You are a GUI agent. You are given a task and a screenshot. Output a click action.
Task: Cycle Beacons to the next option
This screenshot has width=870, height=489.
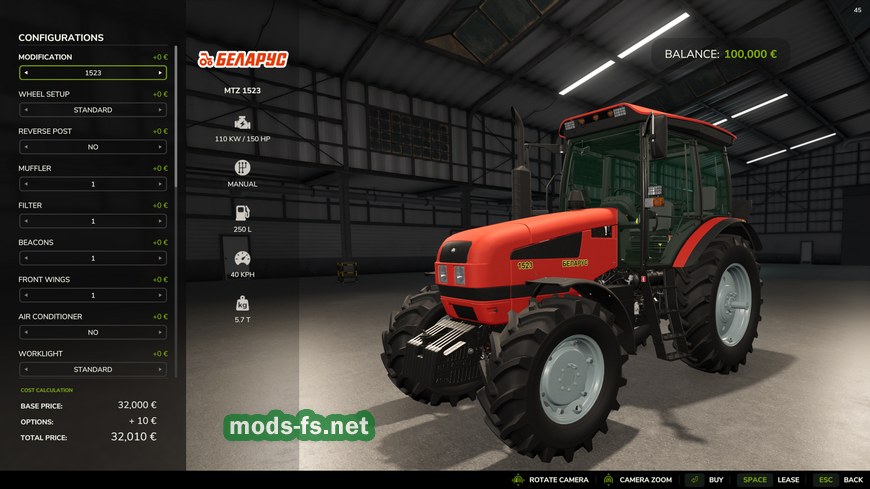[x=159, y=258]
